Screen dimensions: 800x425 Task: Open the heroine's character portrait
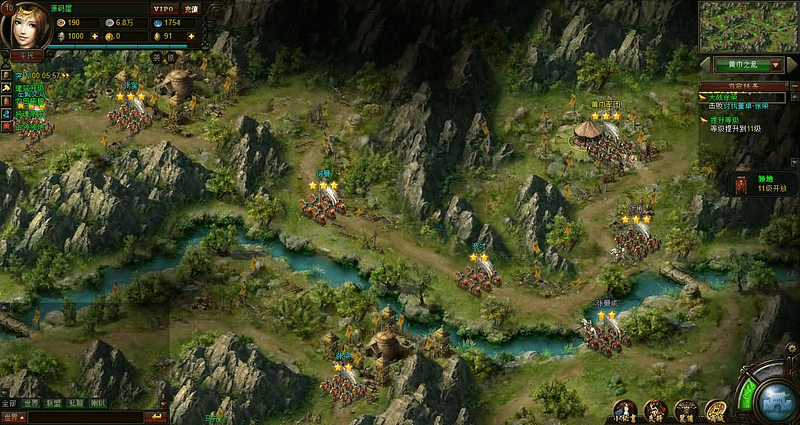(x=24, y=24)
